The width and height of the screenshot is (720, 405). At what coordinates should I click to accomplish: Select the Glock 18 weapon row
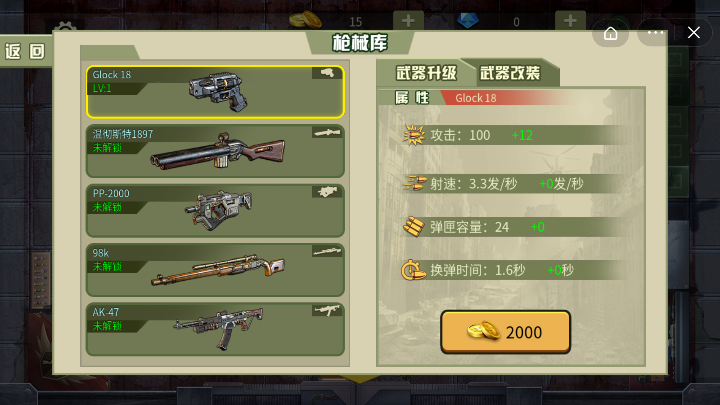tap(214, 92)
